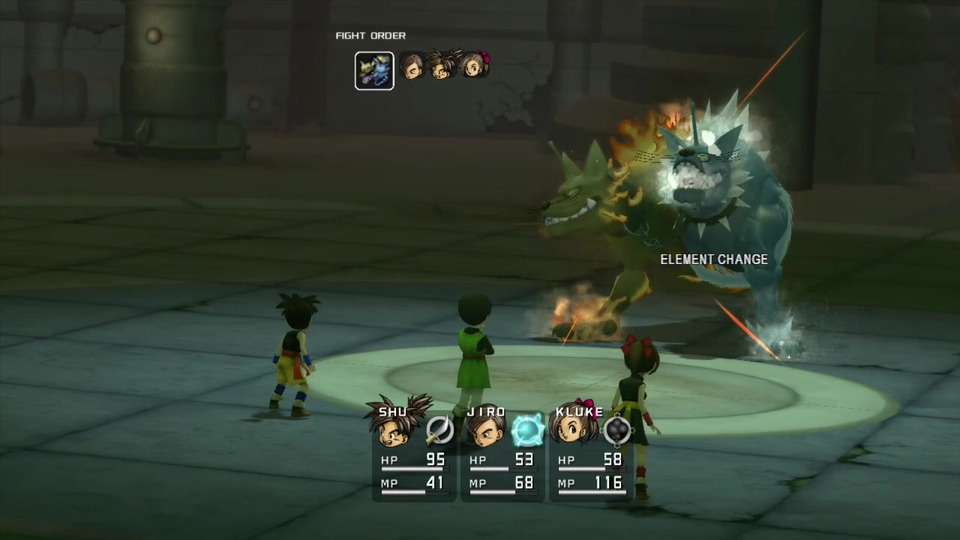Activate Jiro's glowing blue magic orb icon

pos(527,430)
